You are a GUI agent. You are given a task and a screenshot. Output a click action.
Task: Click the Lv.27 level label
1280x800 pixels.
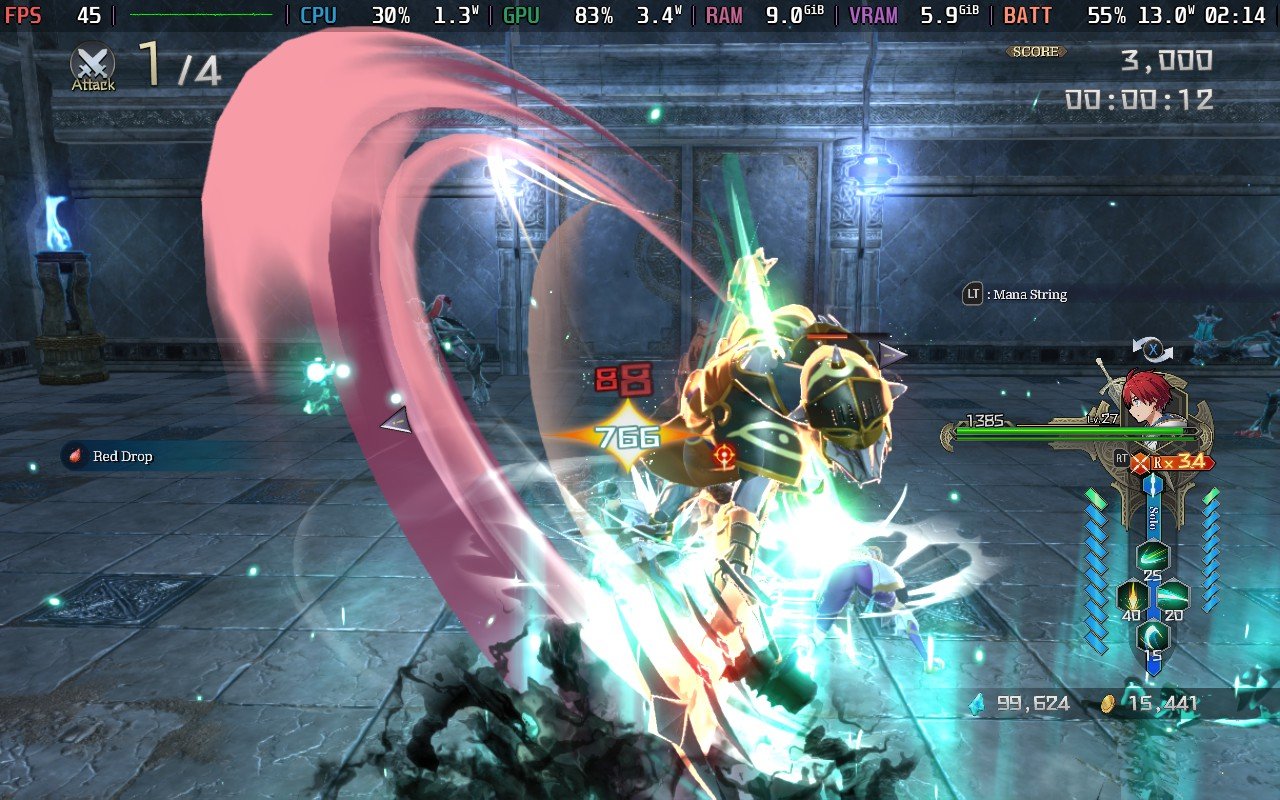pos(1102,419)
